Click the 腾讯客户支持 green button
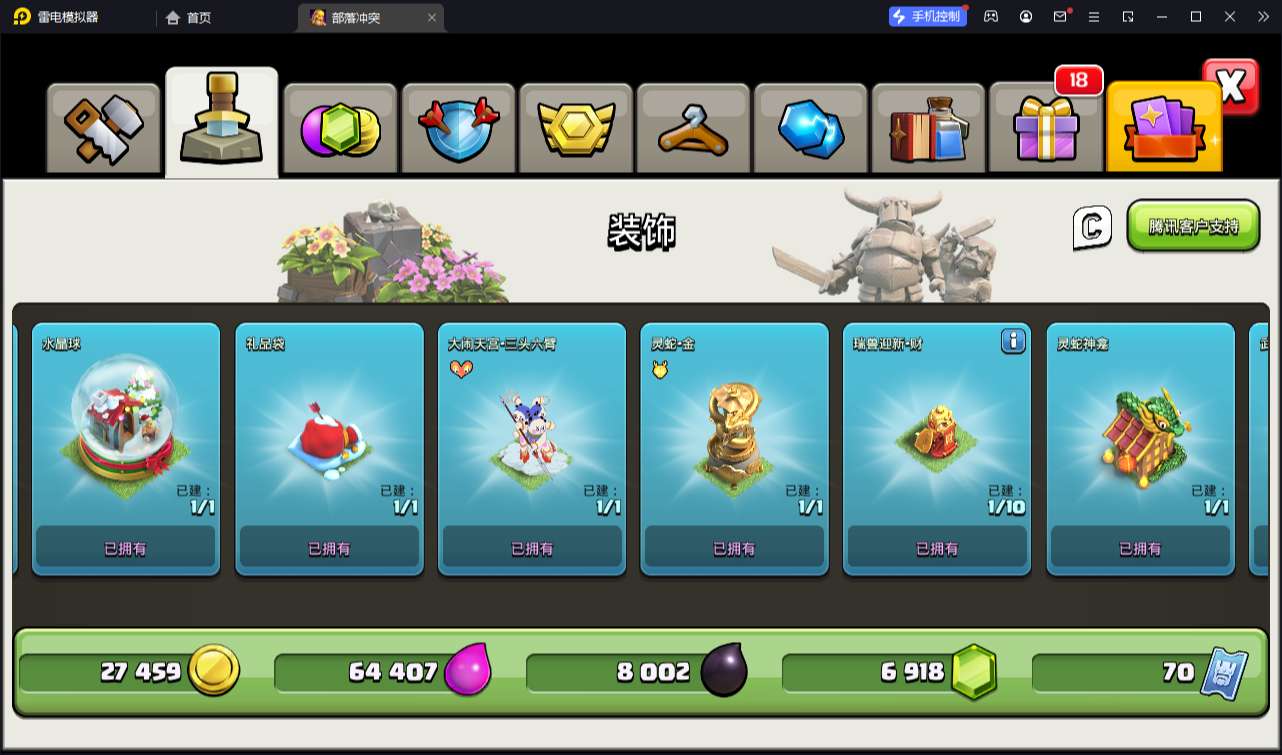1282x755 pixels. tap(1193, 226)
